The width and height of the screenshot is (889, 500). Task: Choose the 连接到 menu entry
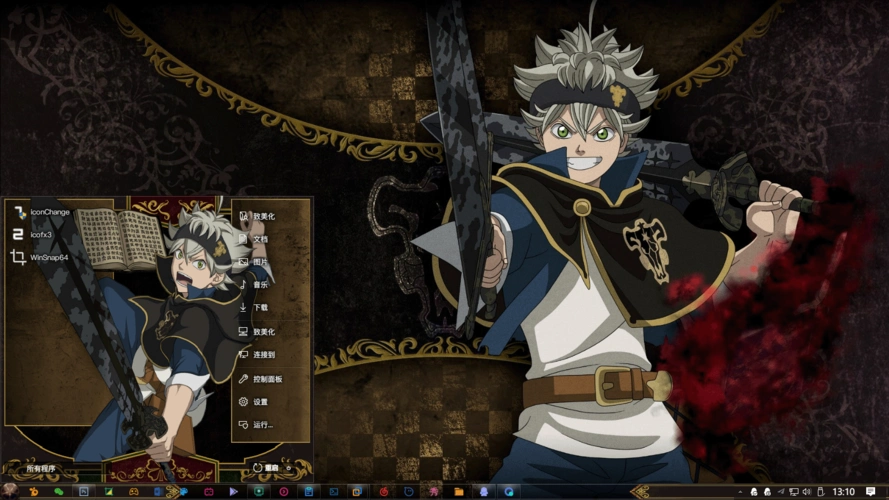pyautogui.click(x=264, y=355)
